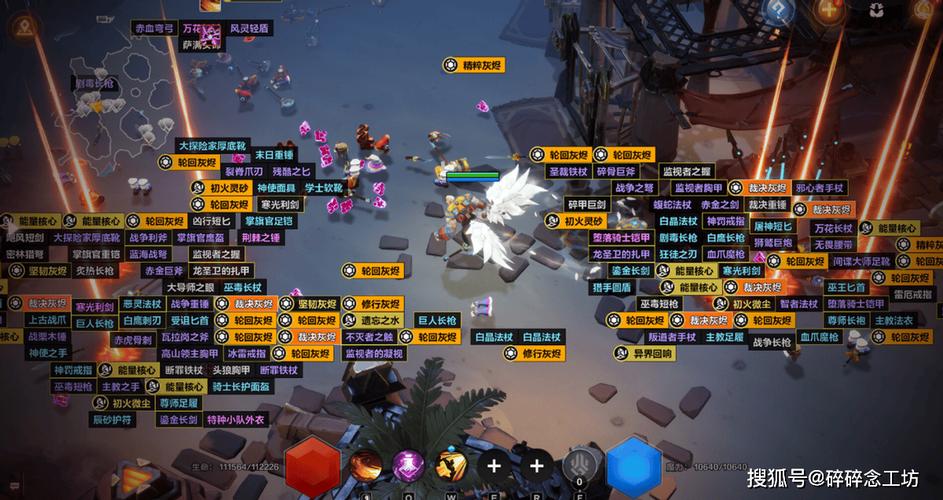Activate the fire swirl skill icon

click(367, 465)
